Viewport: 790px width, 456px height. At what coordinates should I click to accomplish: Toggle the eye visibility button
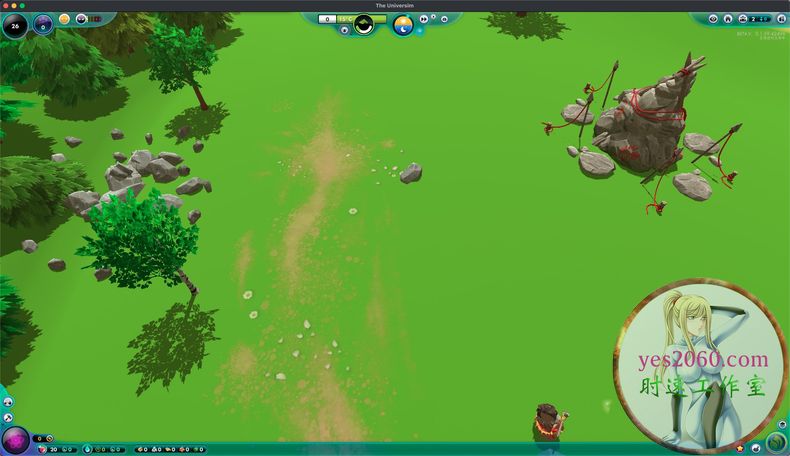click(713, 18)
